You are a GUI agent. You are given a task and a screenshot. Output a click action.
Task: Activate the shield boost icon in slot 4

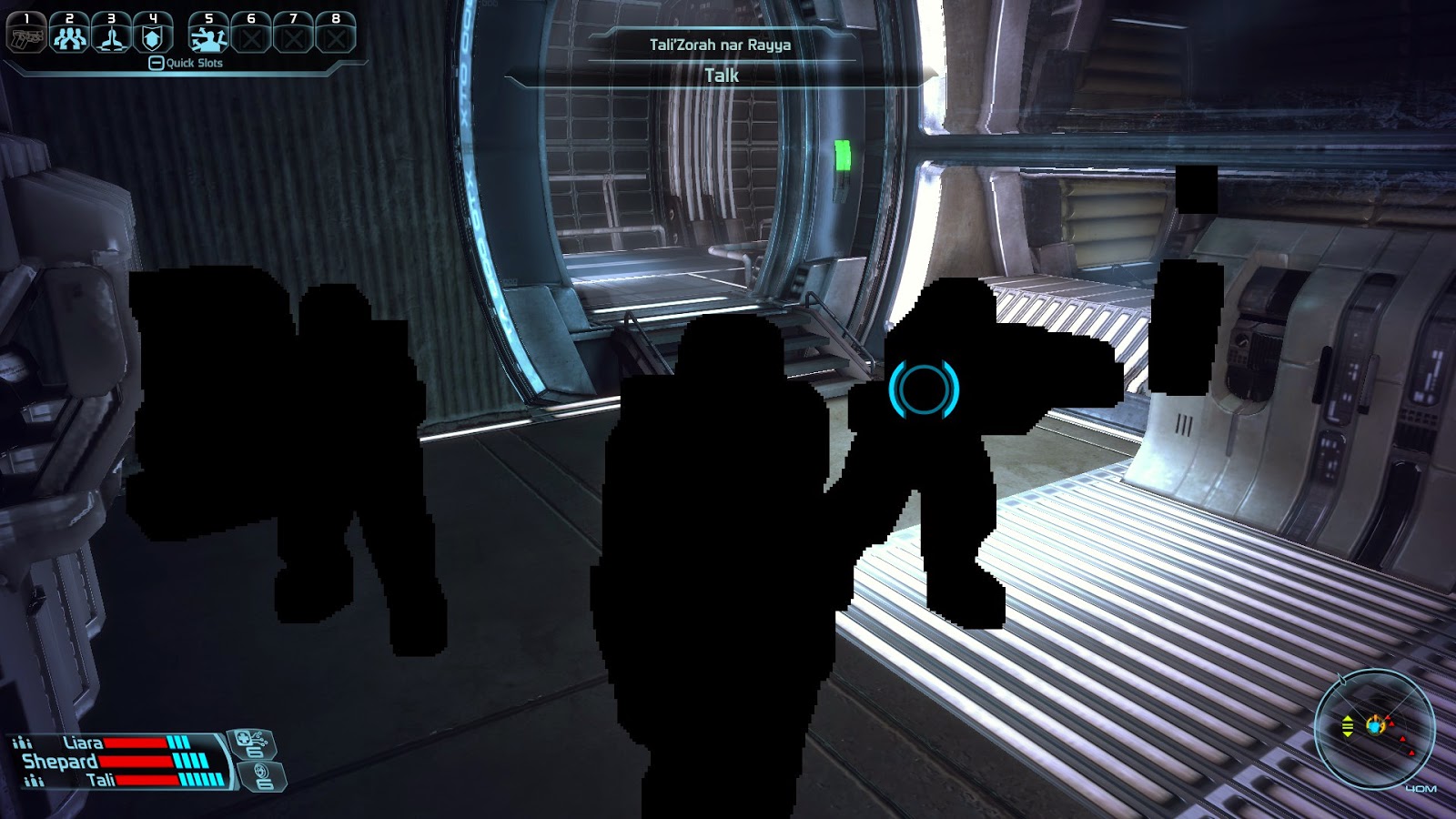click(153, 35)
